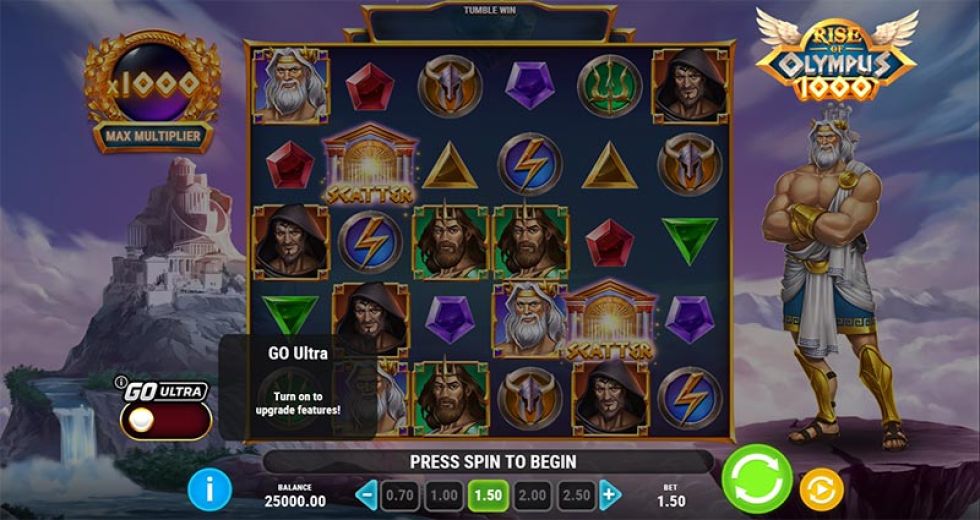This screenshot has width=980, height=520.
Task: Switch the bet to 2.50
Action: [577, 494]
